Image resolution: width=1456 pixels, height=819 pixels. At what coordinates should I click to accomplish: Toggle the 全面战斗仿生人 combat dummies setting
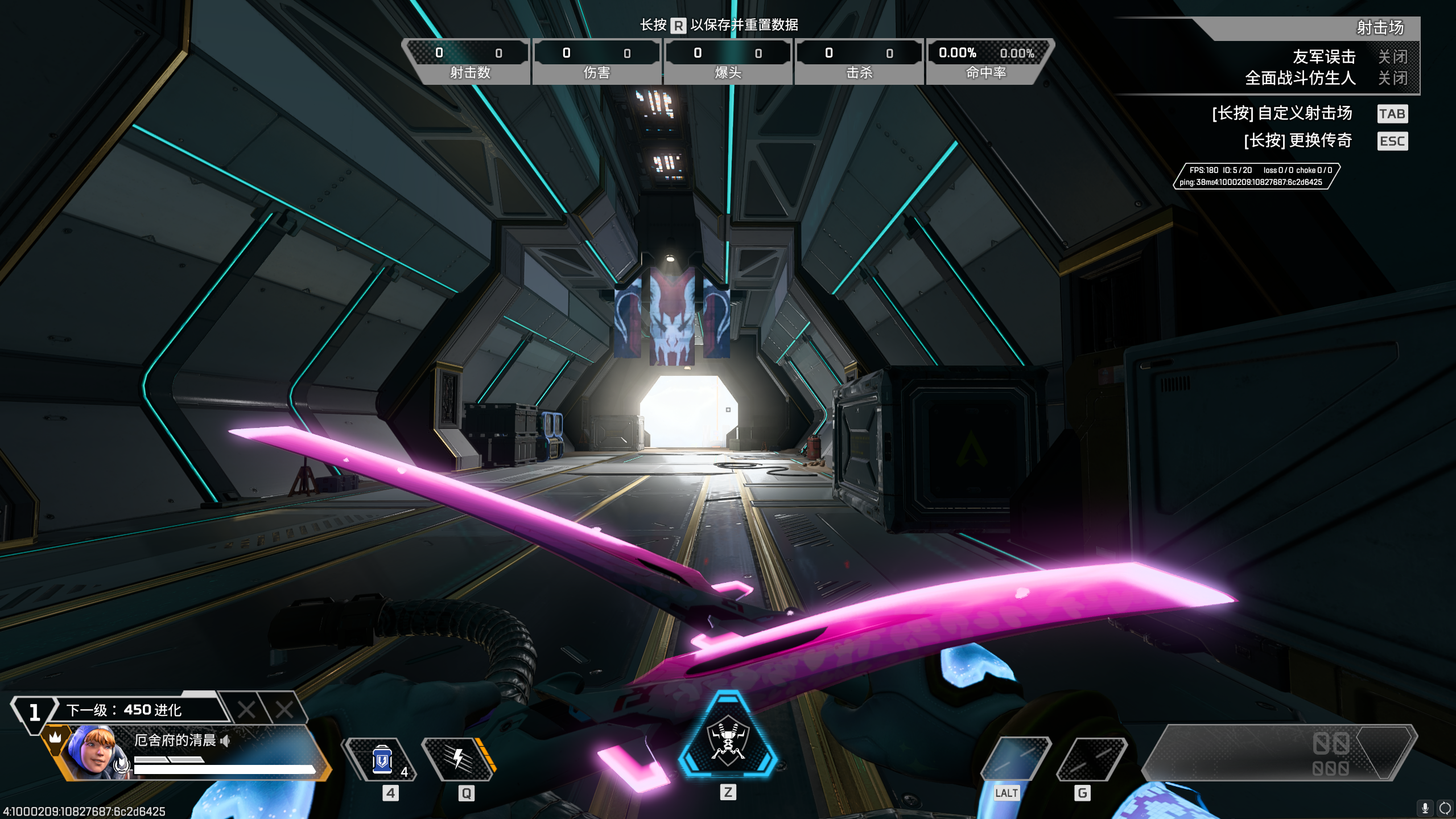(1392, 78)
